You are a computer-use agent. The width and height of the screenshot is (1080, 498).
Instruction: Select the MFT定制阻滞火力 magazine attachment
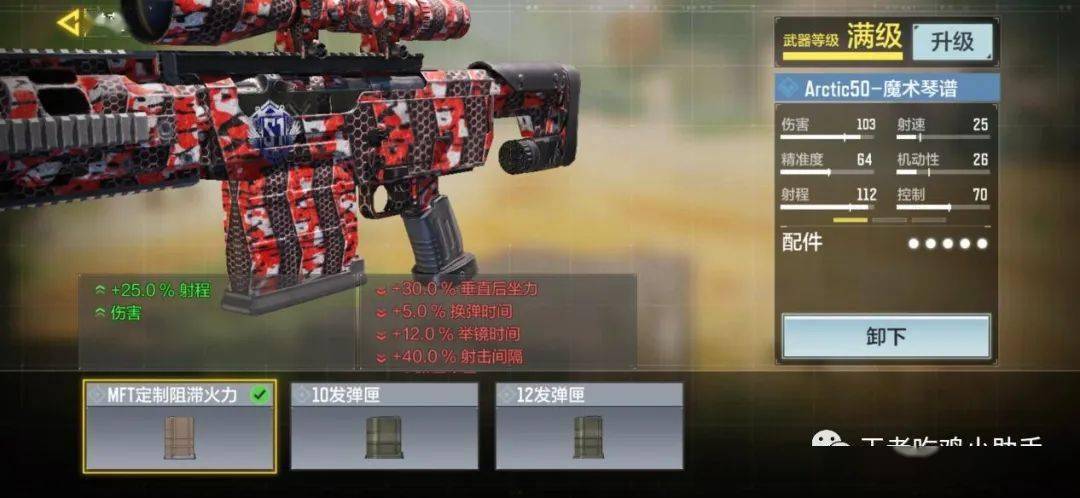[179, 427]
